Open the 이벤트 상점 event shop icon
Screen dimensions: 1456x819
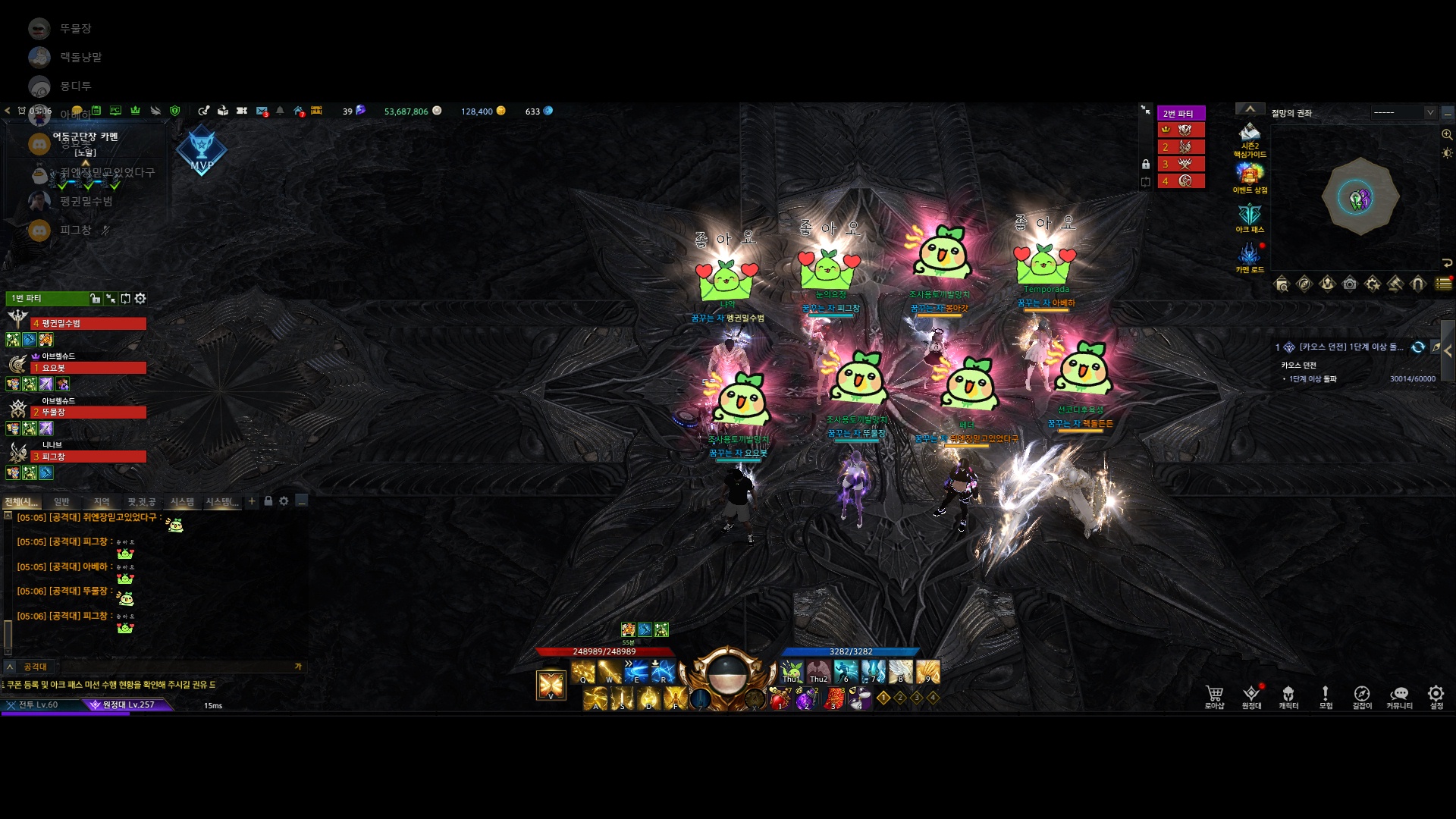click(x=1250, y=177)
